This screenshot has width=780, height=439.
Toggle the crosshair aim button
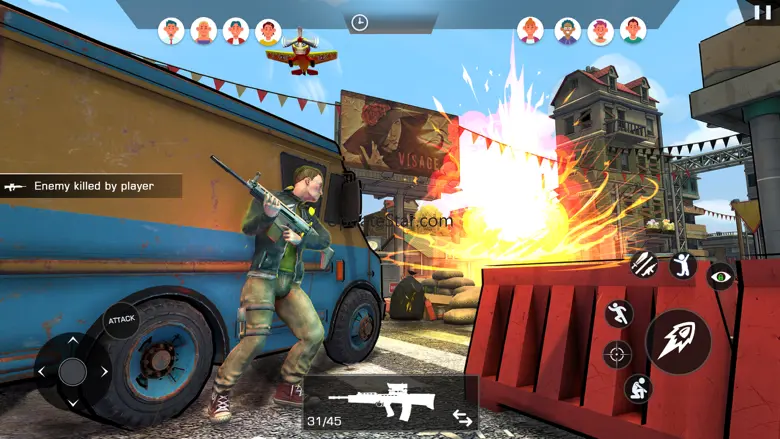pos(617,354)
